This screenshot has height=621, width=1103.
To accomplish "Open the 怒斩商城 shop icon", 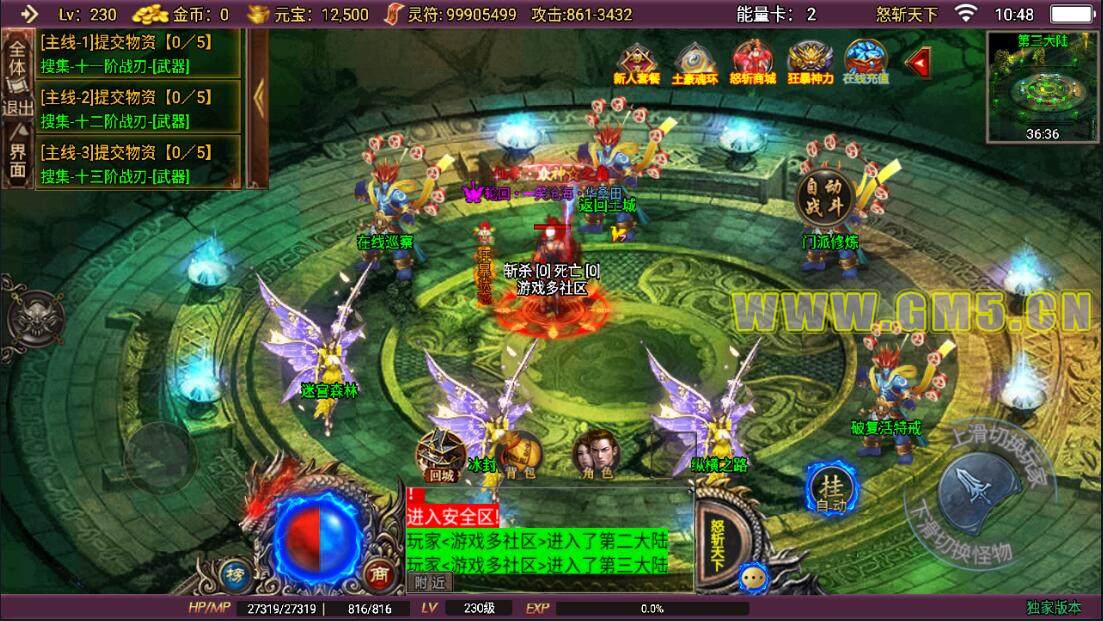I will [753, 62].
